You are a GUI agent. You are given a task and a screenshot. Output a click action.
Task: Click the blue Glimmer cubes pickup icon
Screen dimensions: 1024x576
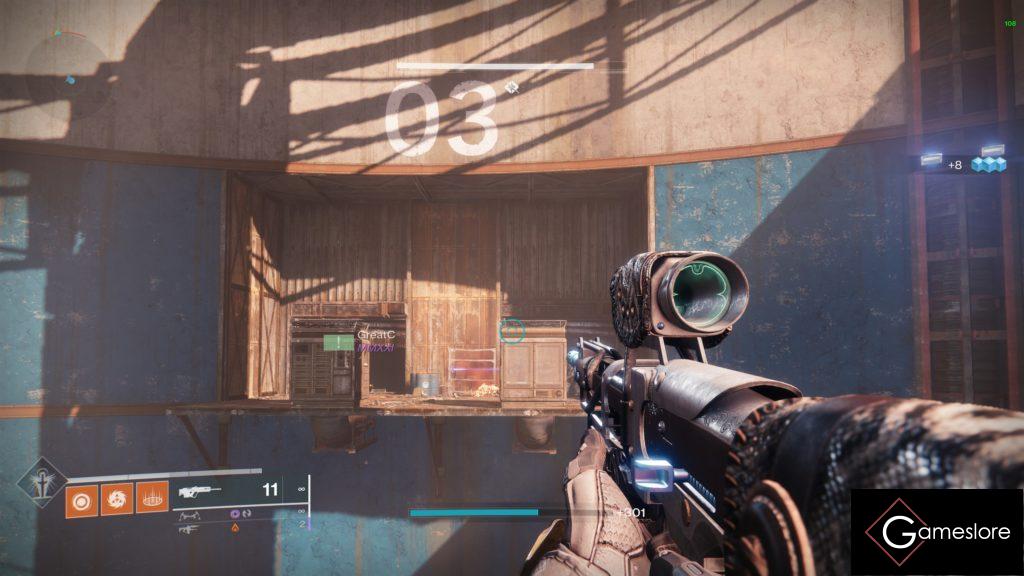pos(988,164)
